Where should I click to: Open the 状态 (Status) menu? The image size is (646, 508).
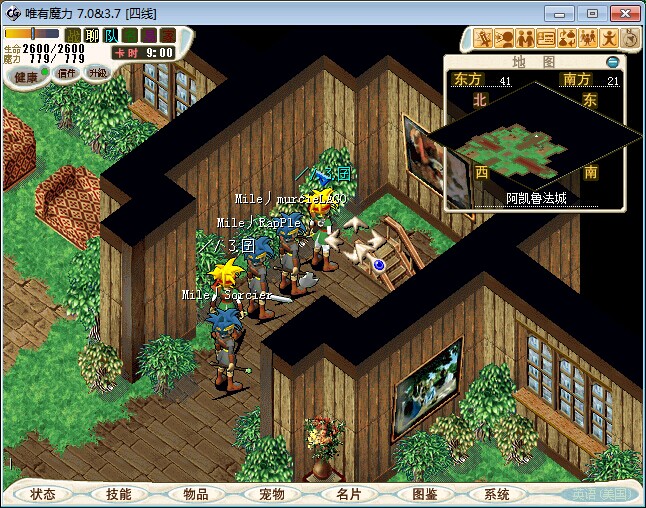coord(43,494)
